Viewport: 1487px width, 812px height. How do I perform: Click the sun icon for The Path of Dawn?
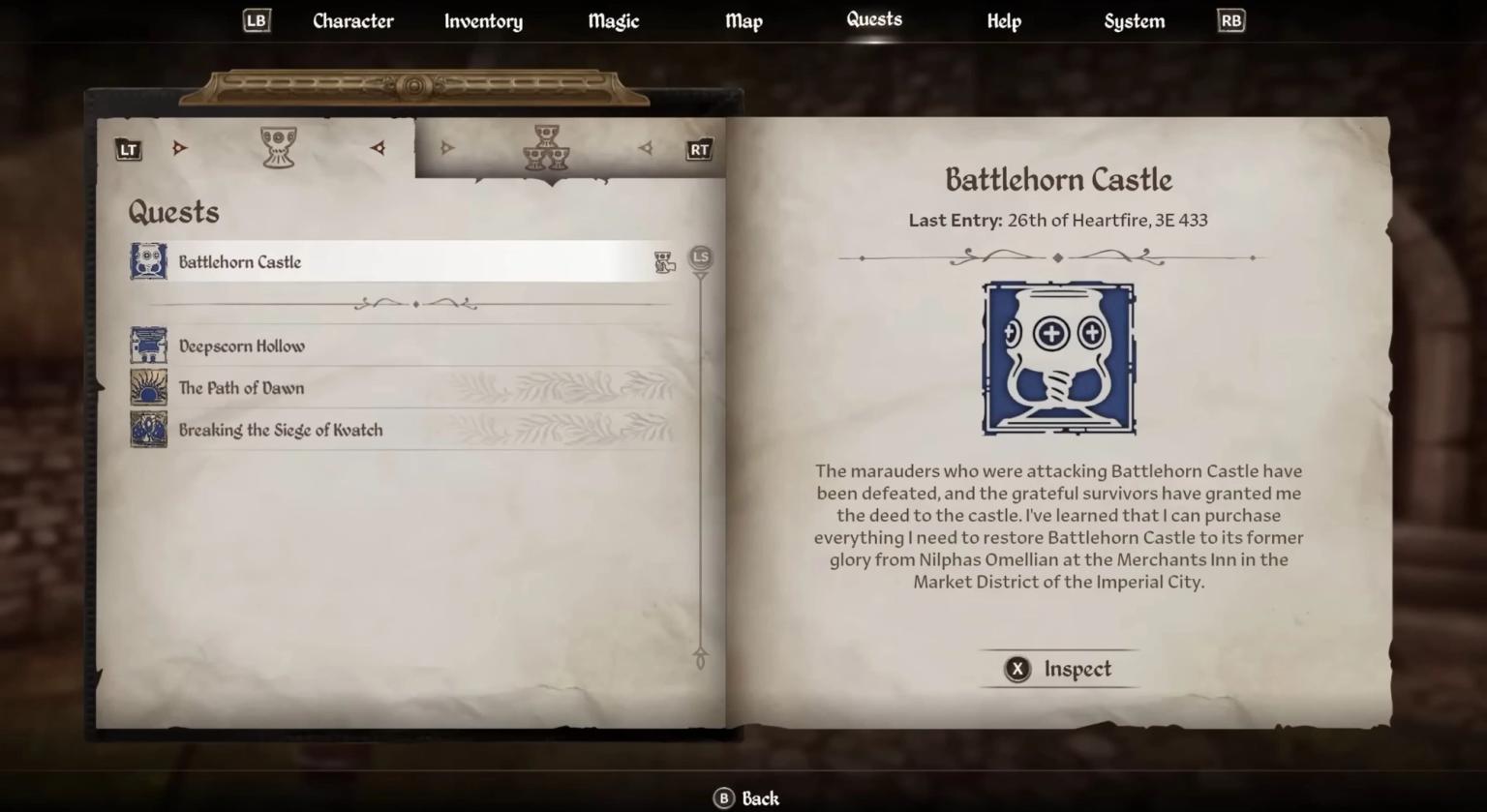tap(147, 386)
